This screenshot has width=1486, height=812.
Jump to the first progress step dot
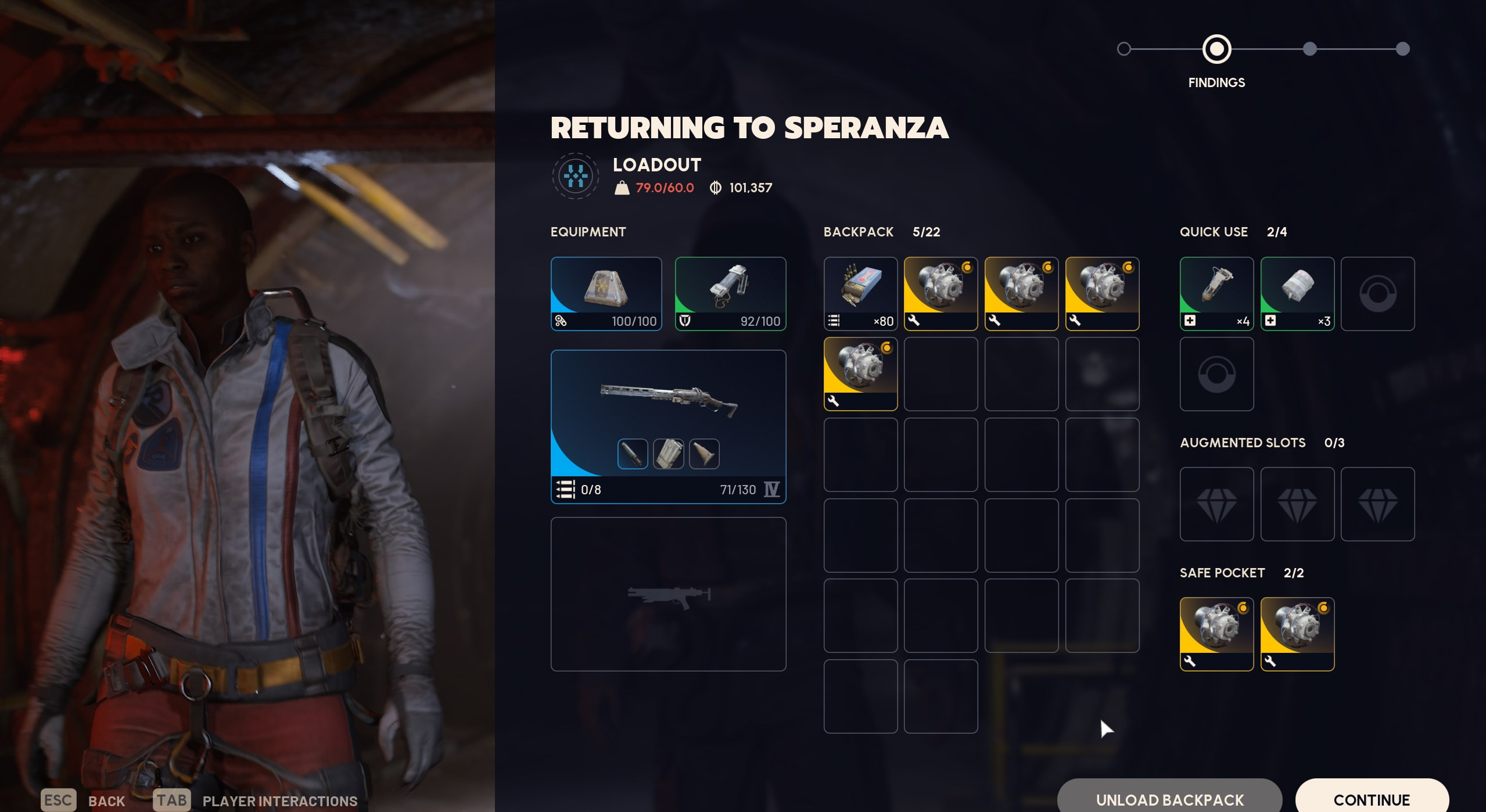(1124, 49)
